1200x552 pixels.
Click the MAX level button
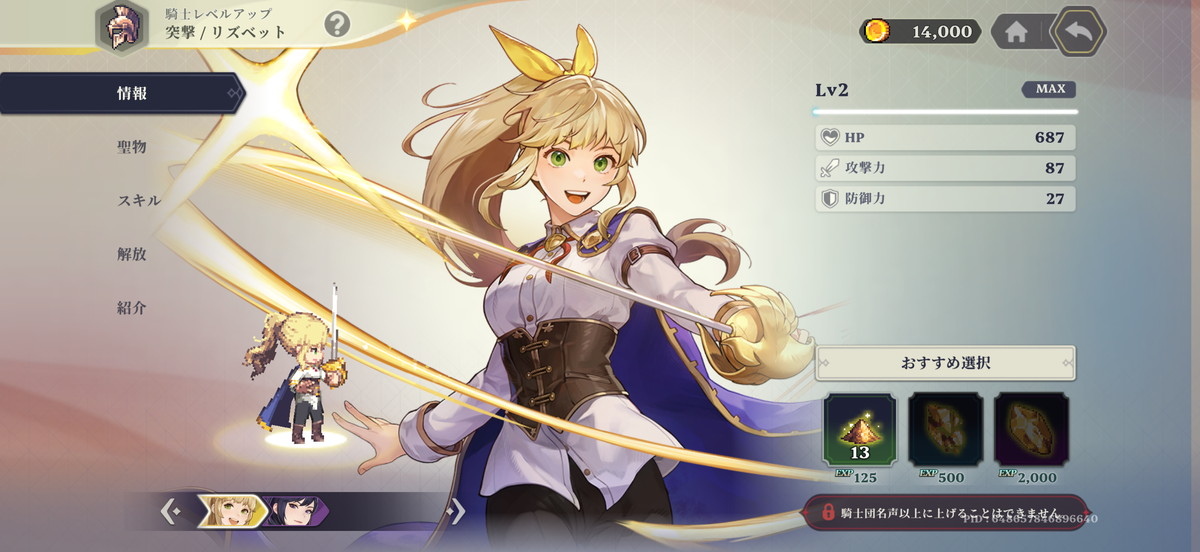[1049, 89]
